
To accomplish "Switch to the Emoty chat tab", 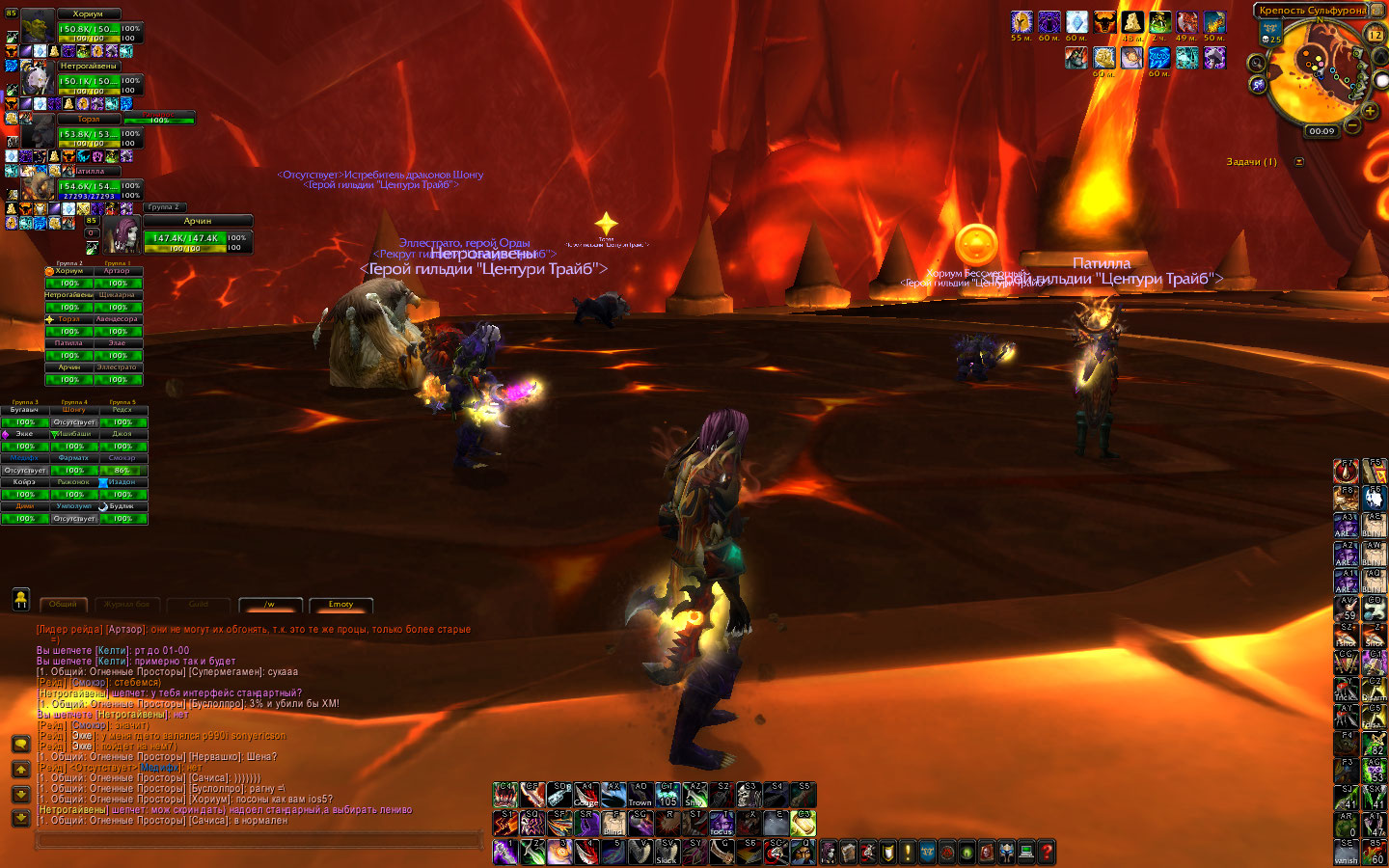I will click(340, 605).
